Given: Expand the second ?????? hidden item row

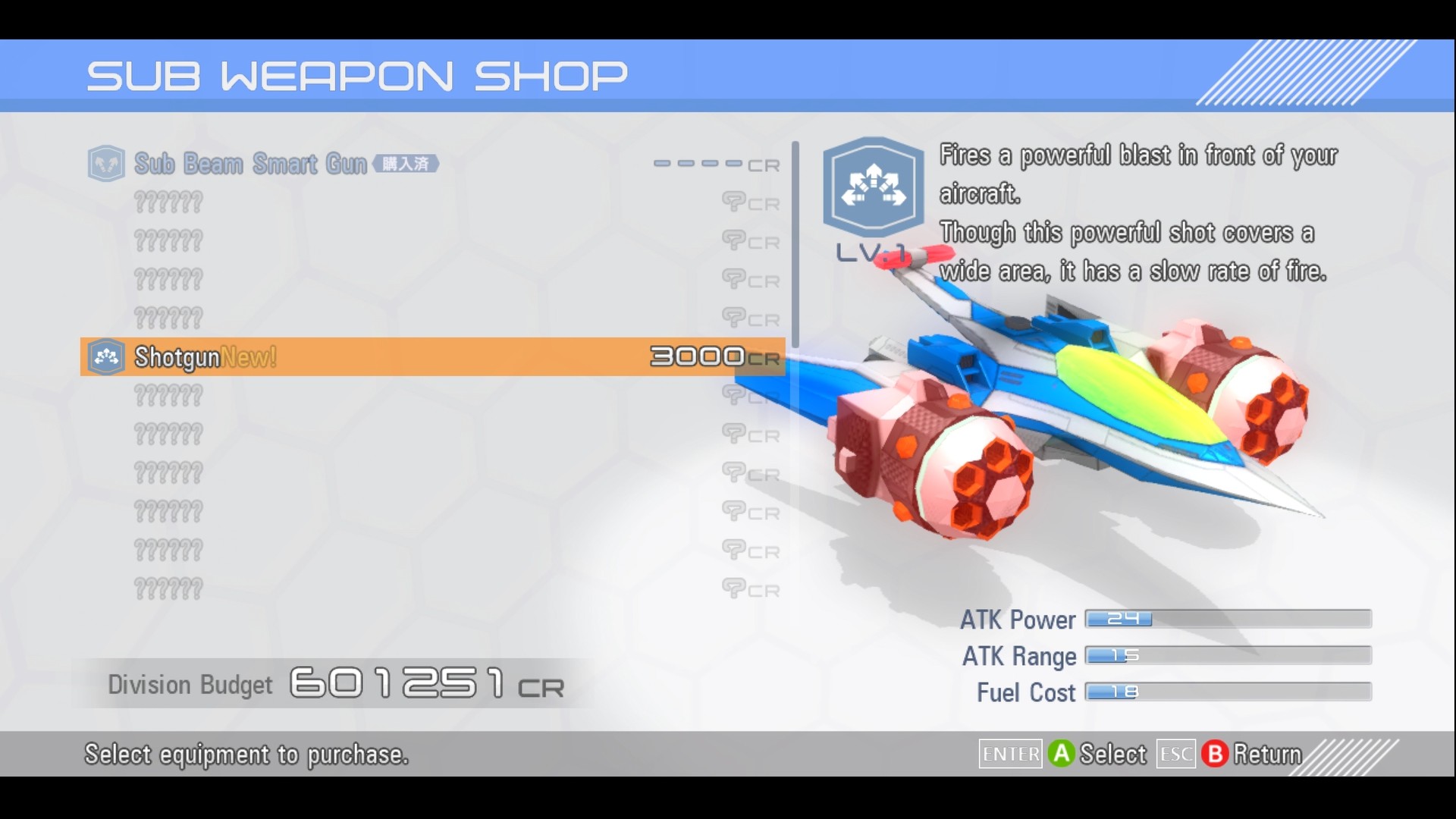Looking at the screenshot, I should click(168, 240).
